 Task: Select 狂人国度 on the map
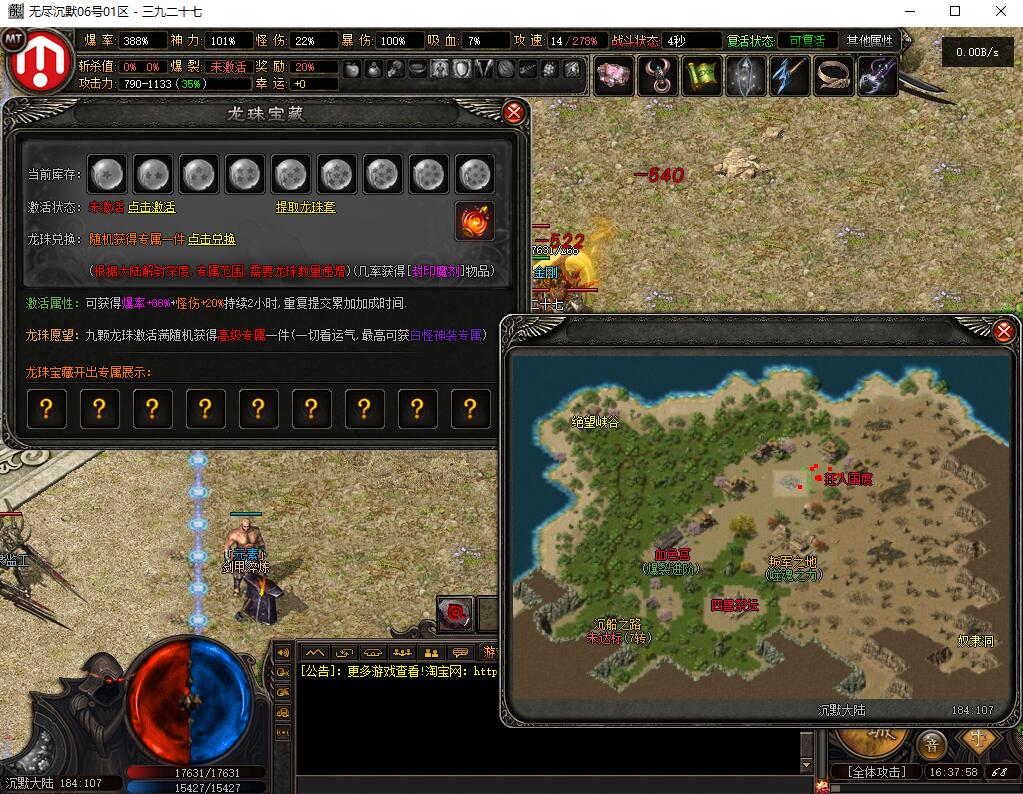(x=847, y=479)
